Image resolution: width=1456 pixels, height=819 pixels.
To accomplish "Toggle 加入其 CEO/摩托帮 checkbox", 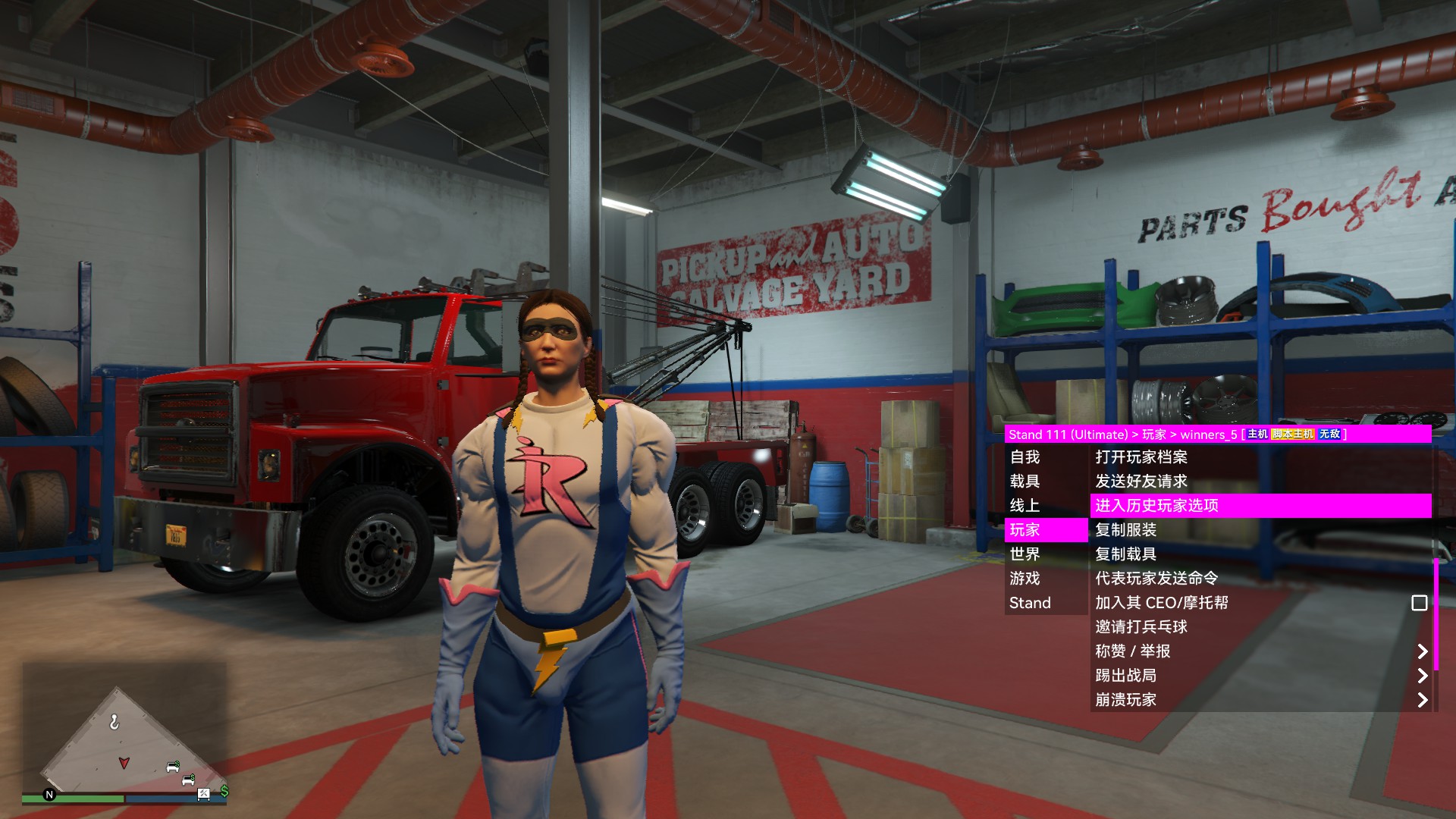I will (x=1419, y=603).
